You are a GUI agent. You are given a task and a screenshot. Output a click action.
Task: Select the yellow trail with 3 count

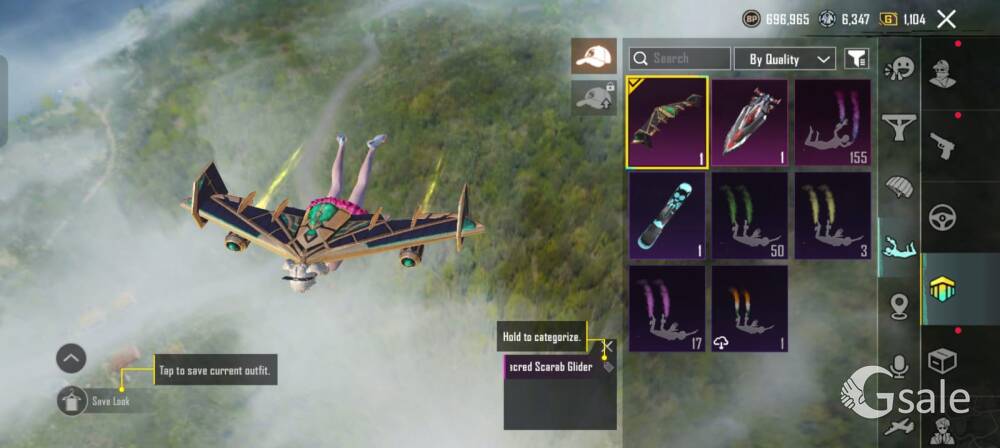click(x=832, y=215)
